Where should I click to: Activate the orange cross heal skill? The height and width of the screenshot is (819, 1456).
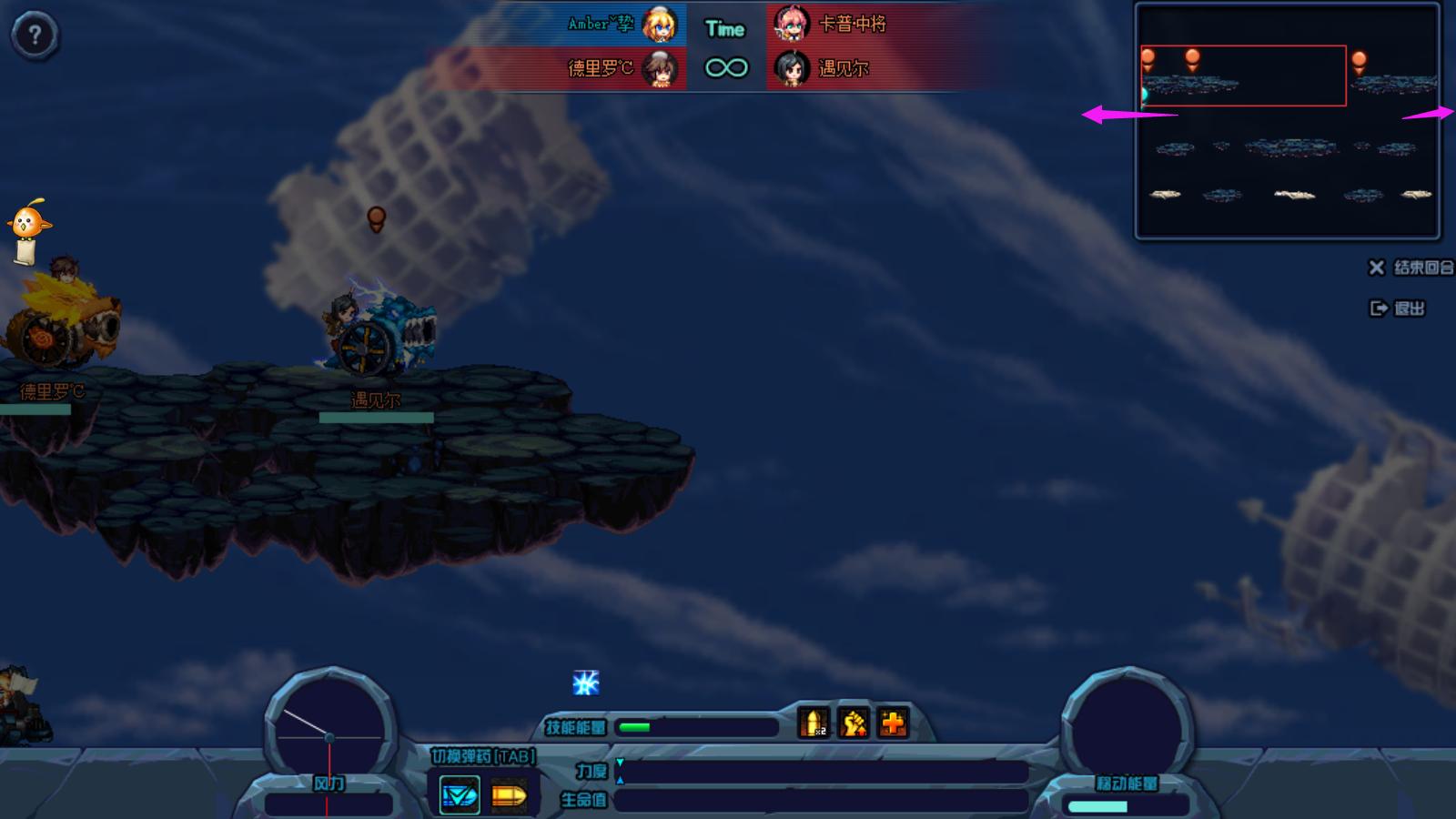(893, 723)
